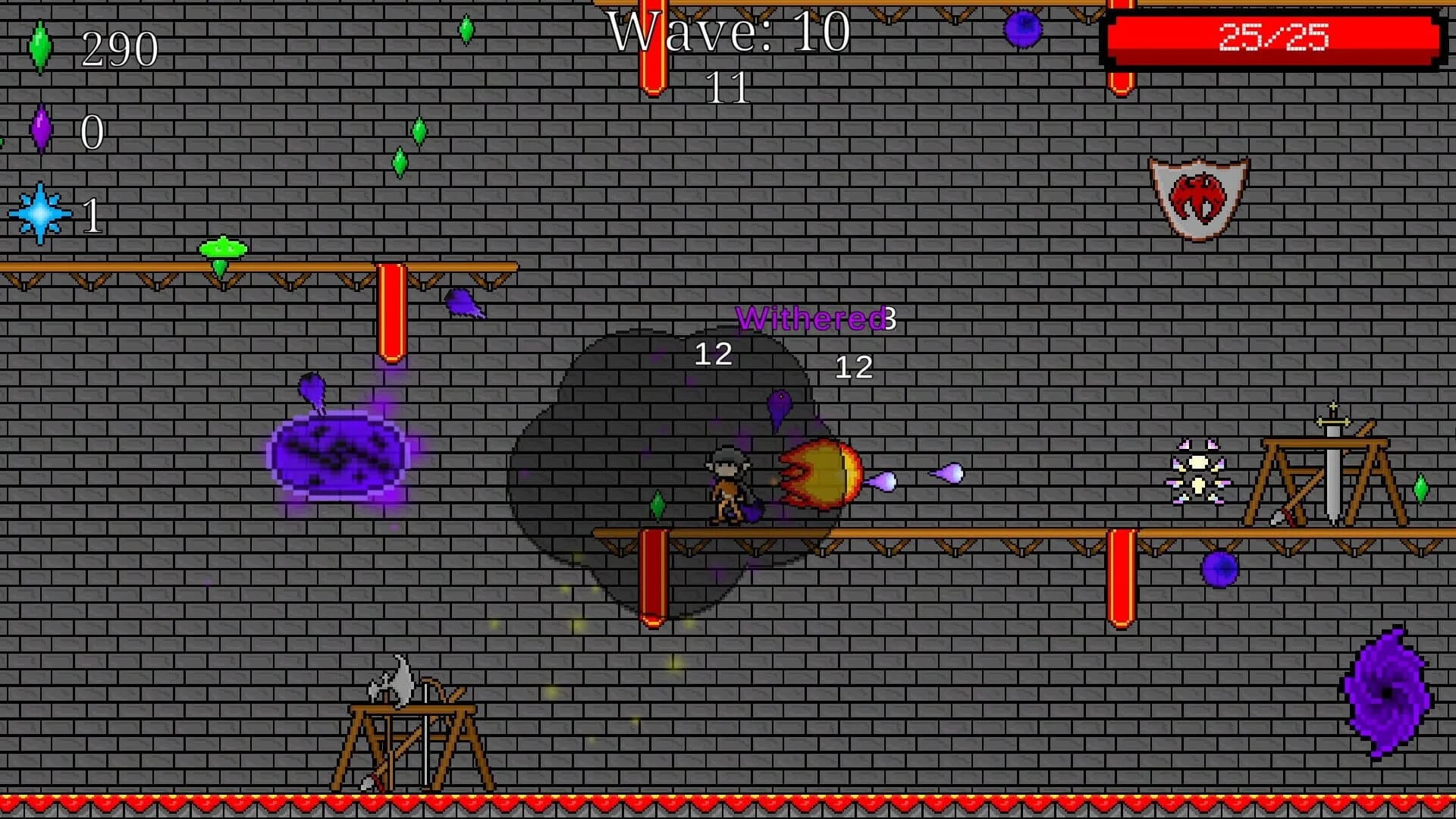The width and height of the screenshot is (1456, 819).
Task: Click the damage number 12 in the cloud
Action: click(x=714, y=355)
